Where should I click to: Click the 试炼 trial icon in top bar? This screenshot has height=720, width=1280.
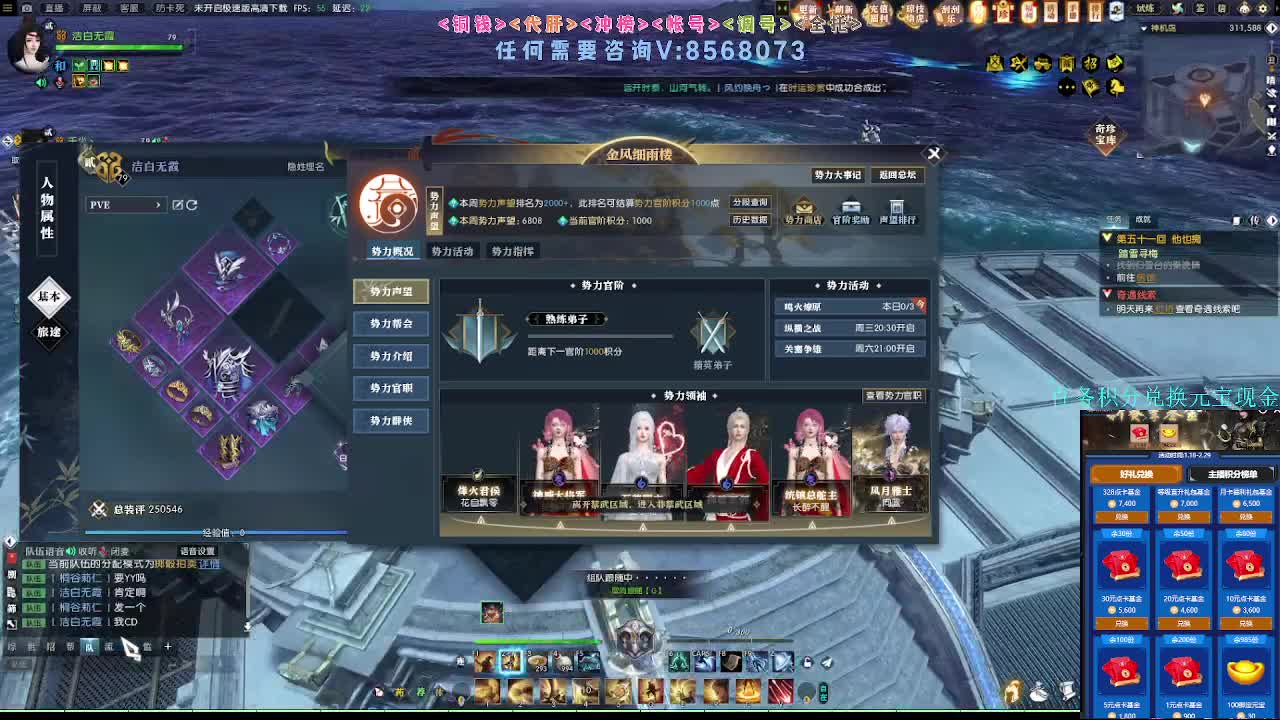(1144, 9)
